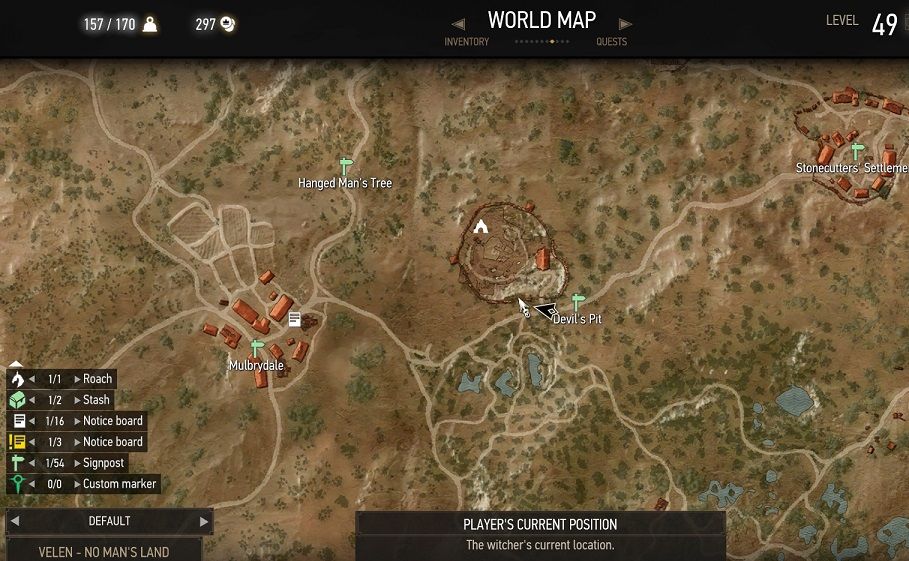Select the white tent marker on the map
Image resolution: width=909 pixels, height=561 pixels.
(481, 225)
